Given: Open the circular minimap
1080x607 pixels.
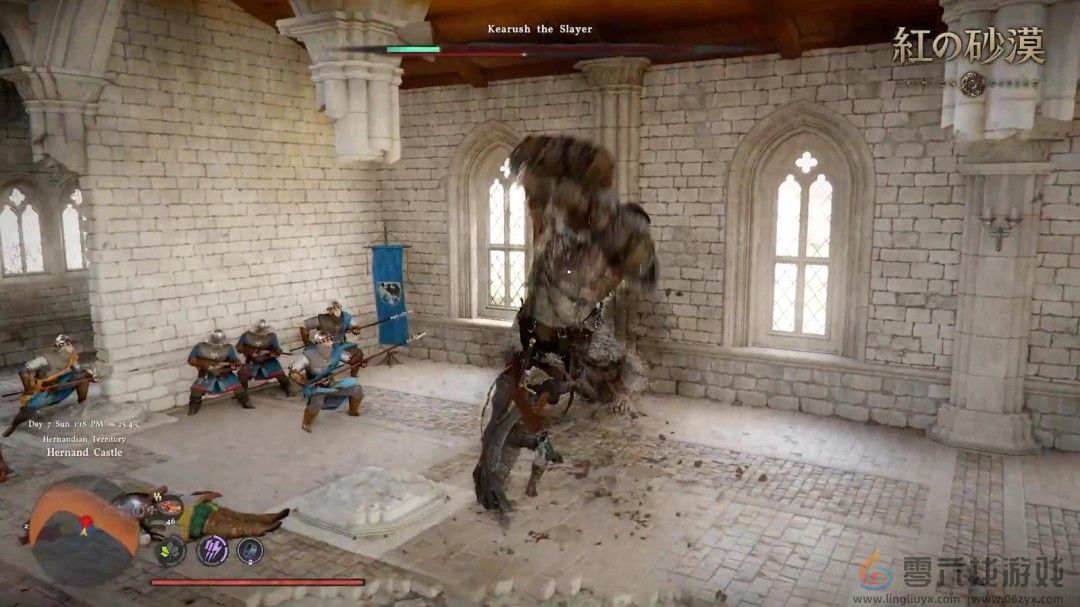Looking at the screenshot, I should (x=83, y=530).
